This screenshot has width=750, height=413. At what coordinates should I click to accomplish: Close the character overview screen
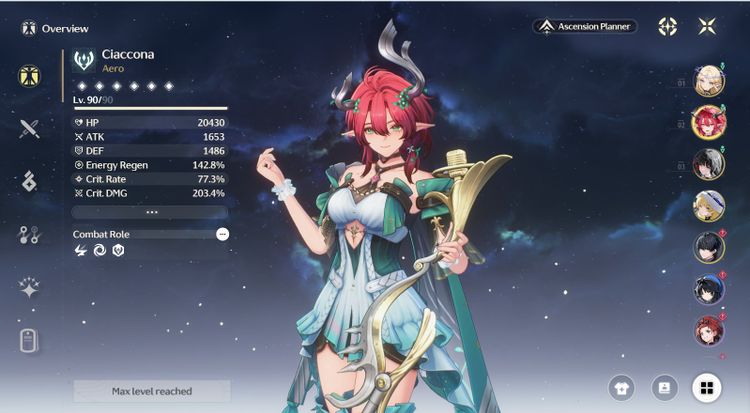707,26
